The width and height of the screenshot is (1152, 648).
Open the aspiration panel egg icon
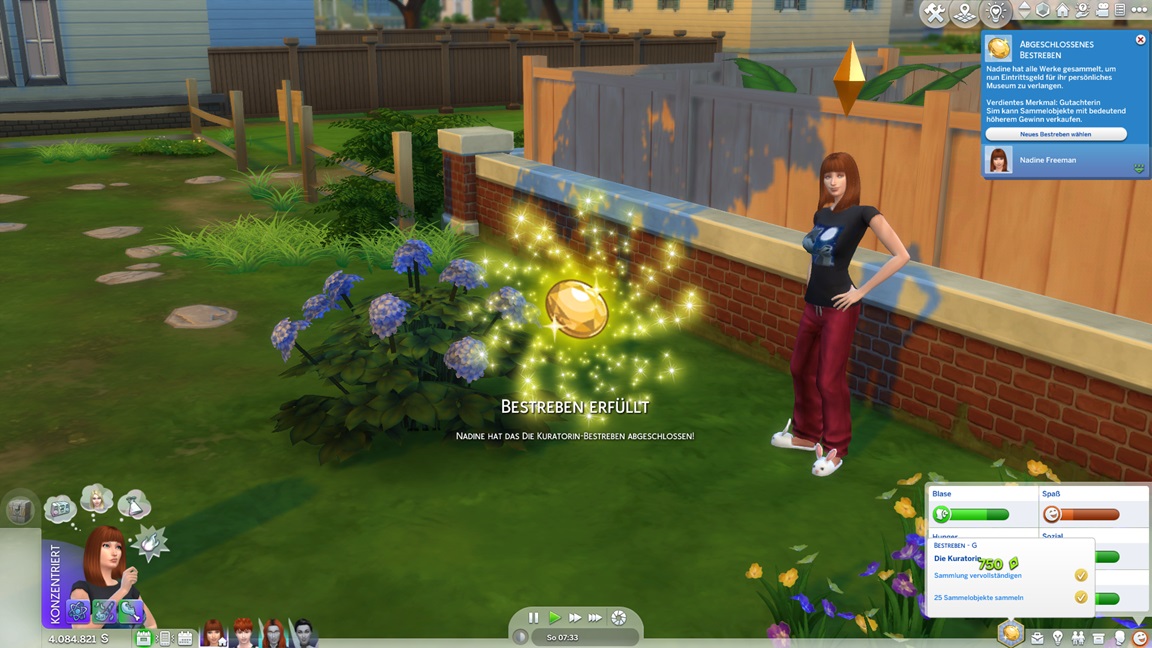[1010, 633]
